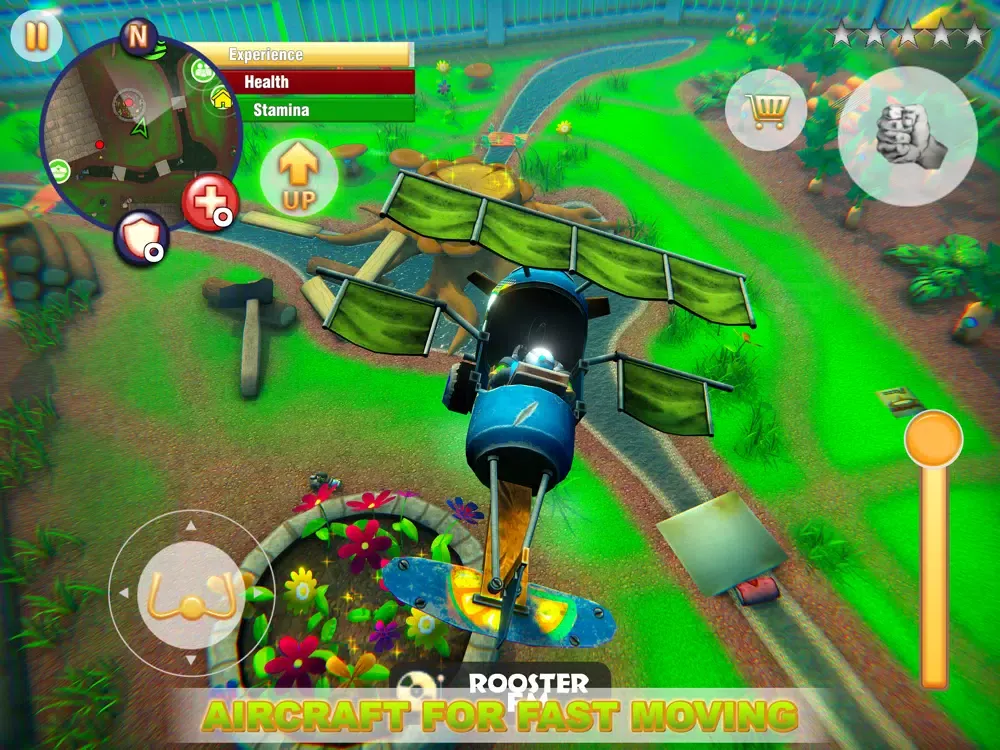Tap the virtual movement joystick
1000x750 pixels.
click(x=189, y=594)
